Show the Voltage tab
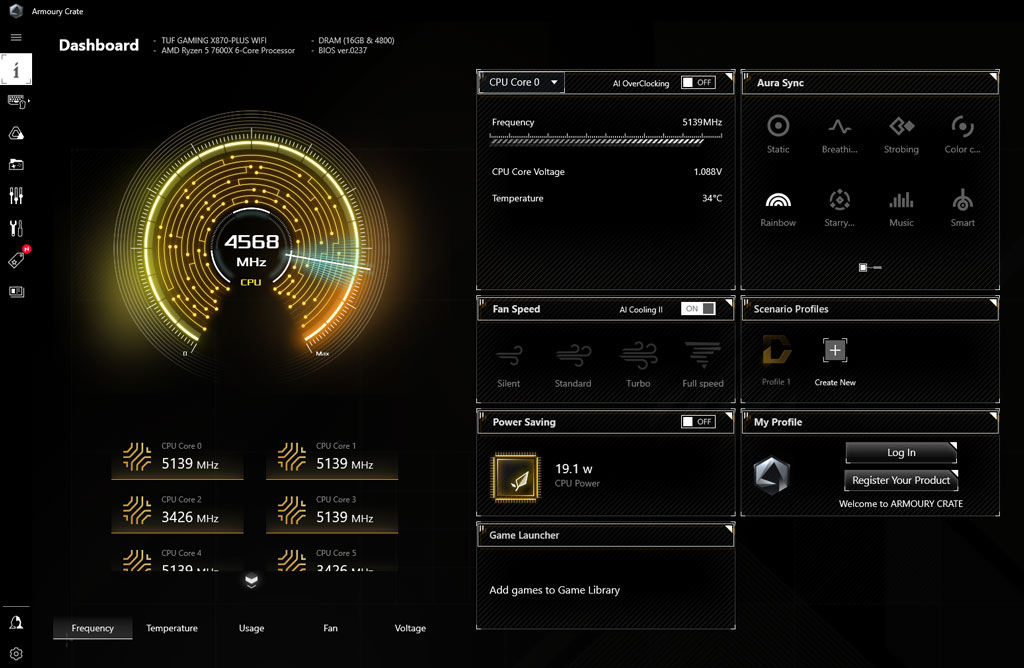 [x=410, y=628]
